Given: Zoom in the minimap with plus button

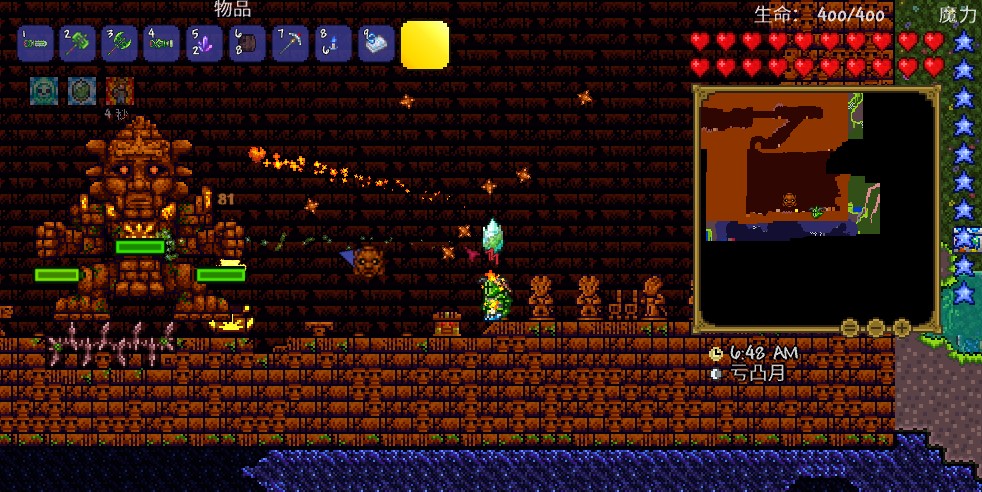Looking at the screenshot, I should [902, 327].
